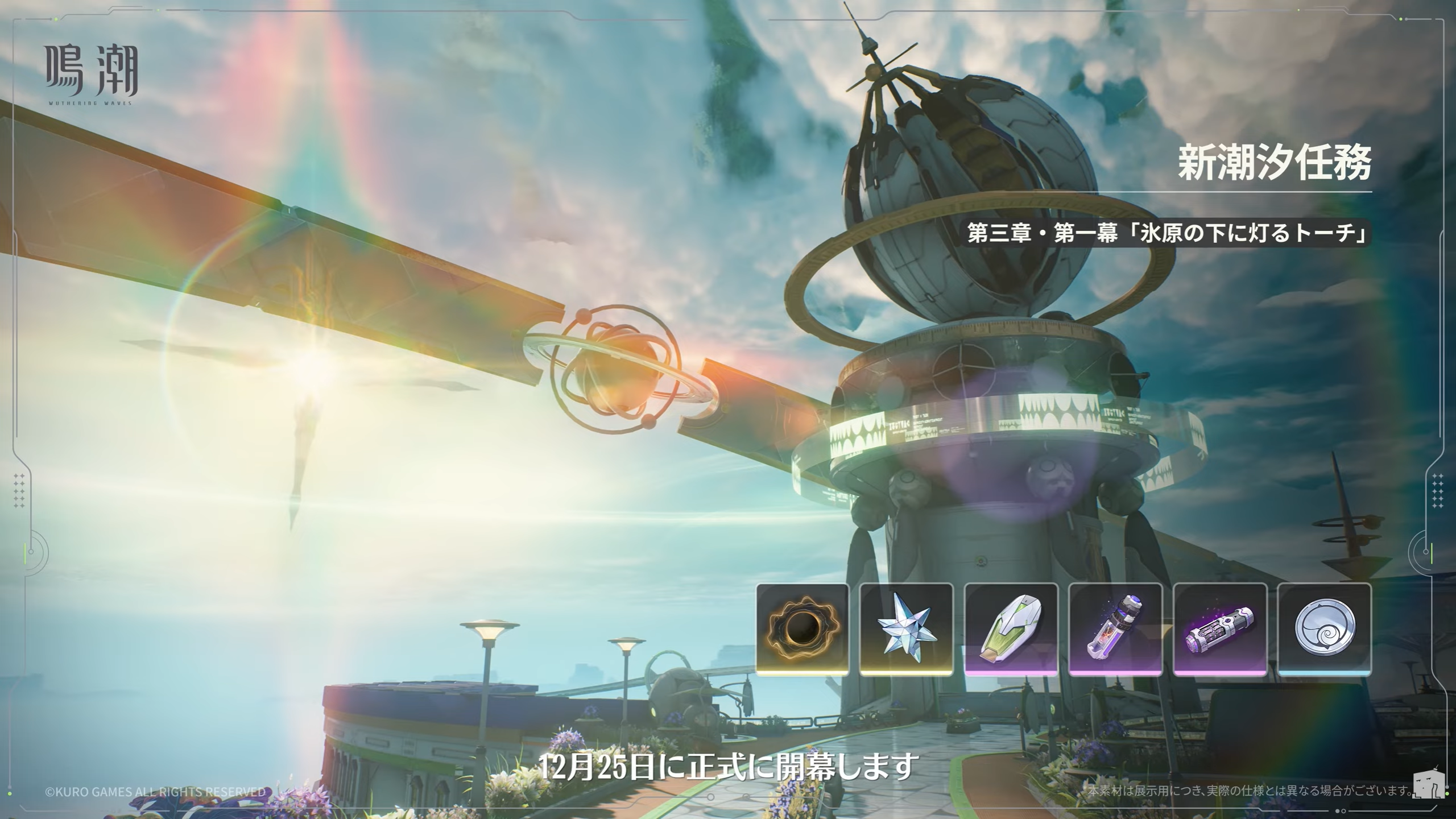Screen dimensions: 1456x819
Task: Select the purple vial tube reward icon
Action: 1116,629
